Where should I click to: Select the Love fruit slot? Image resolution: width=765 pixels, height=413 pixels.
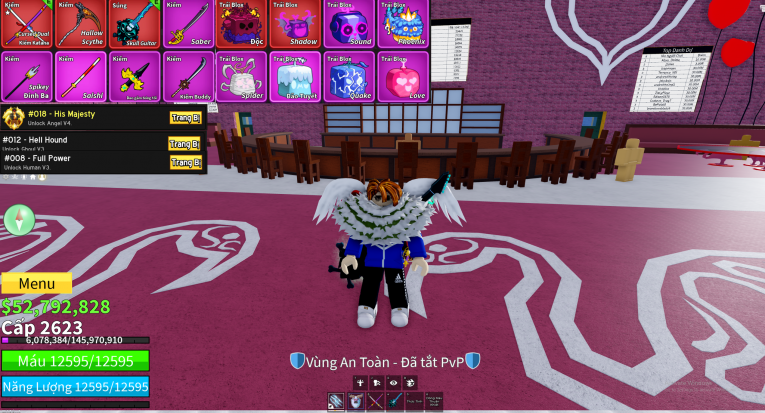tap(403, 76)
